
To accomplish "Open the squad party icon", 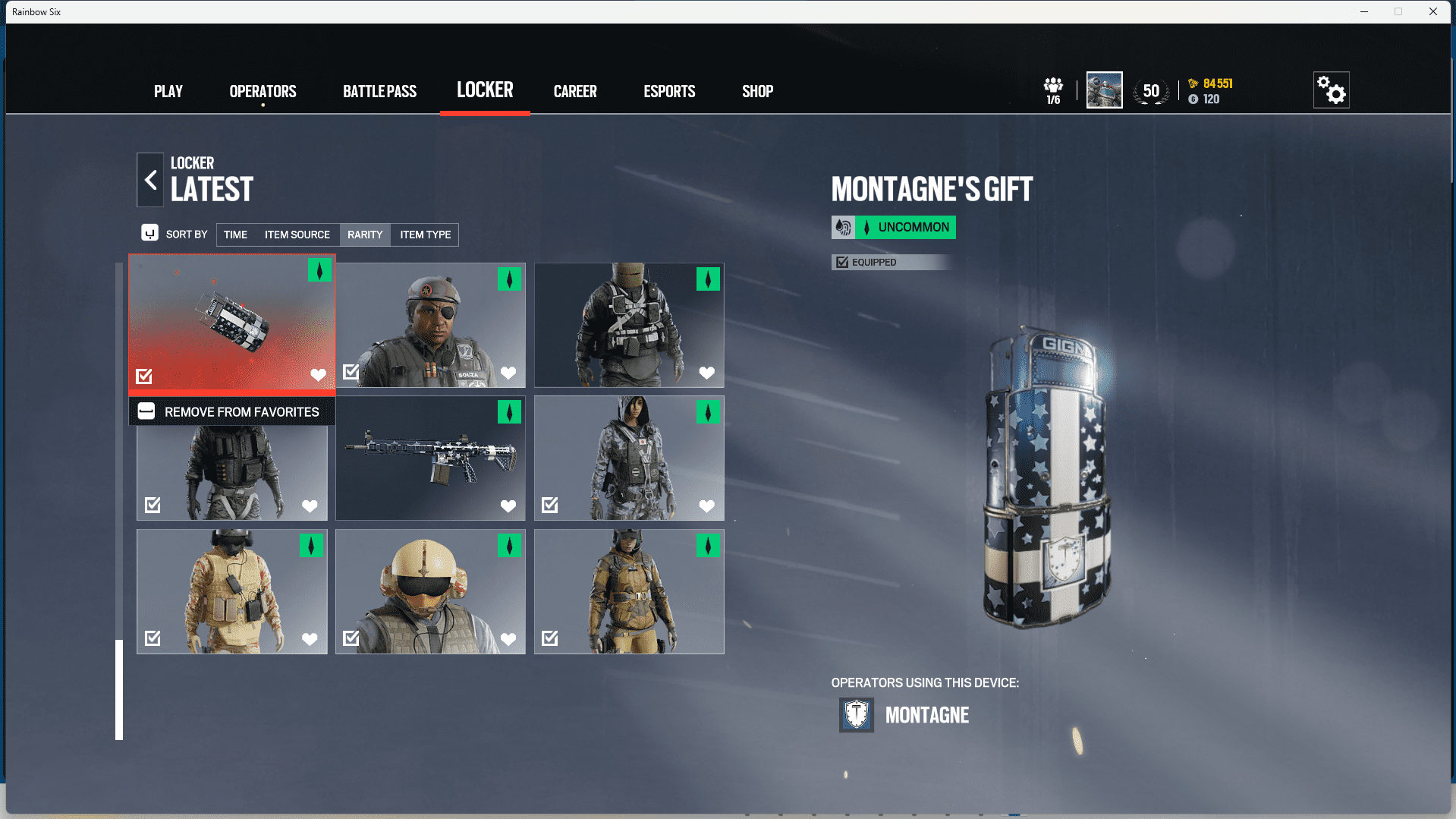I will pyautogui.click(x=1053, y=90).
